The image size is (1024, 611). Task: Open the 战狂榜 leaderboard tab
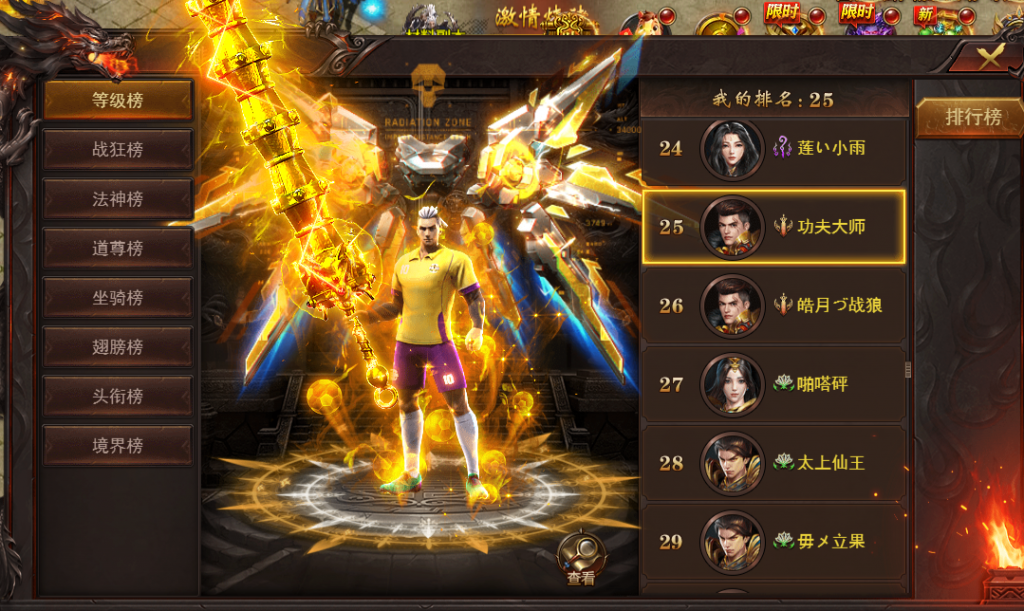click(117, 149)
